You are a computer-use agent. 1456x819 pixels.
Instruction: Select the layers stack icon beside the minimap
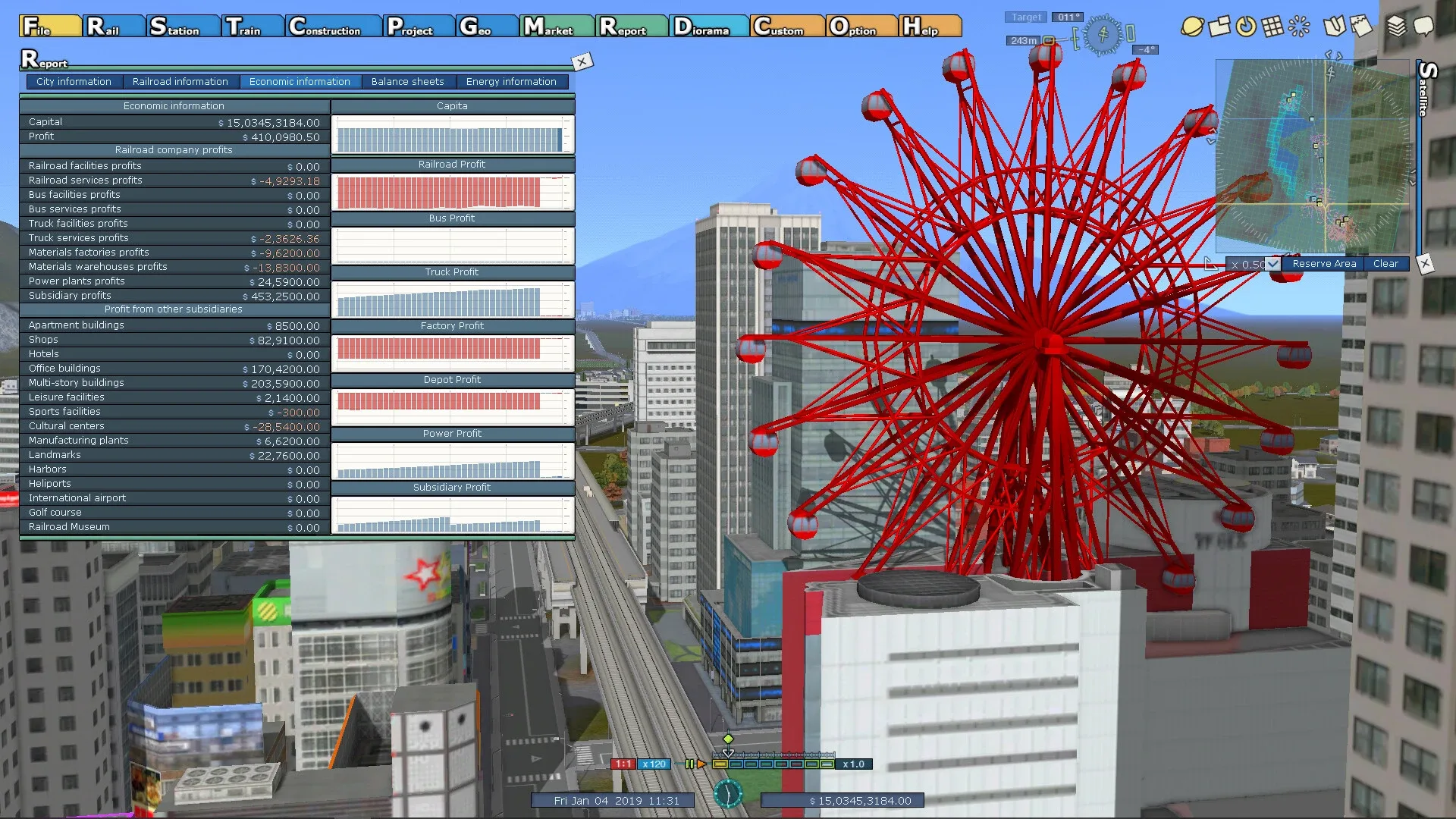(1395, 25)
